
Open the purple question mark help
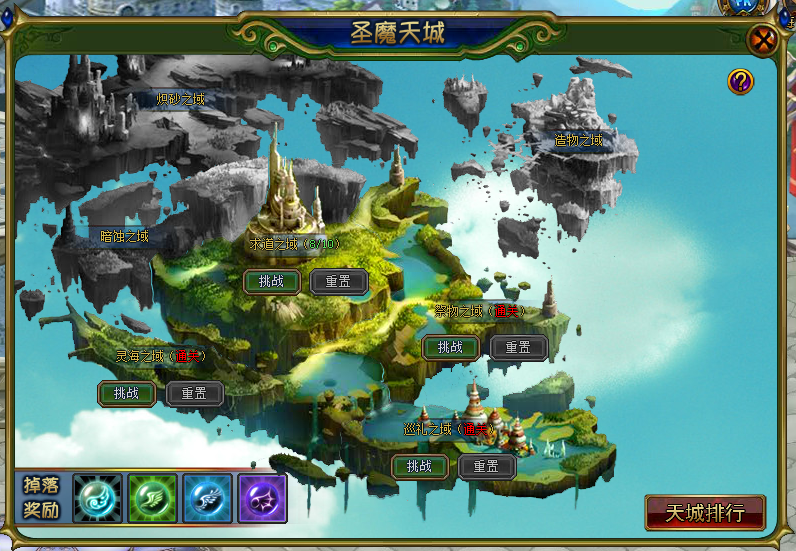click(x=740, y=82)
